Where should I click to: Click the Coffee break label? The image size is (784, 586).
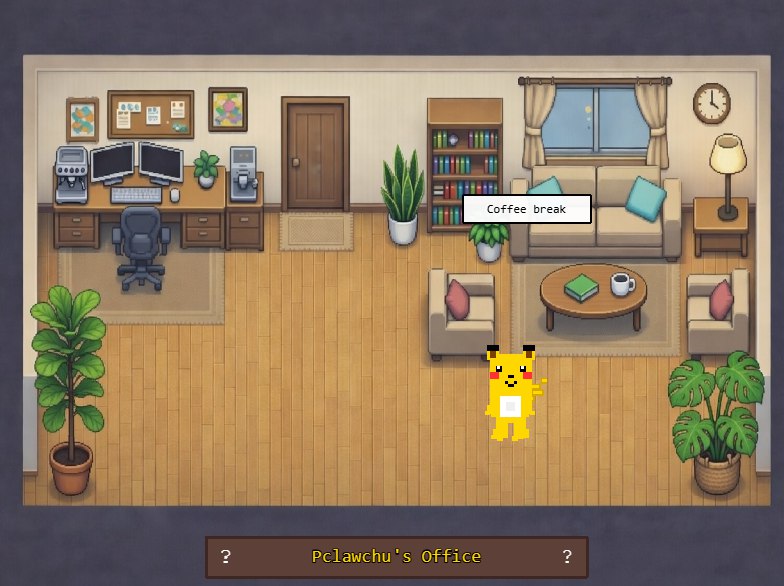[526, 209]
